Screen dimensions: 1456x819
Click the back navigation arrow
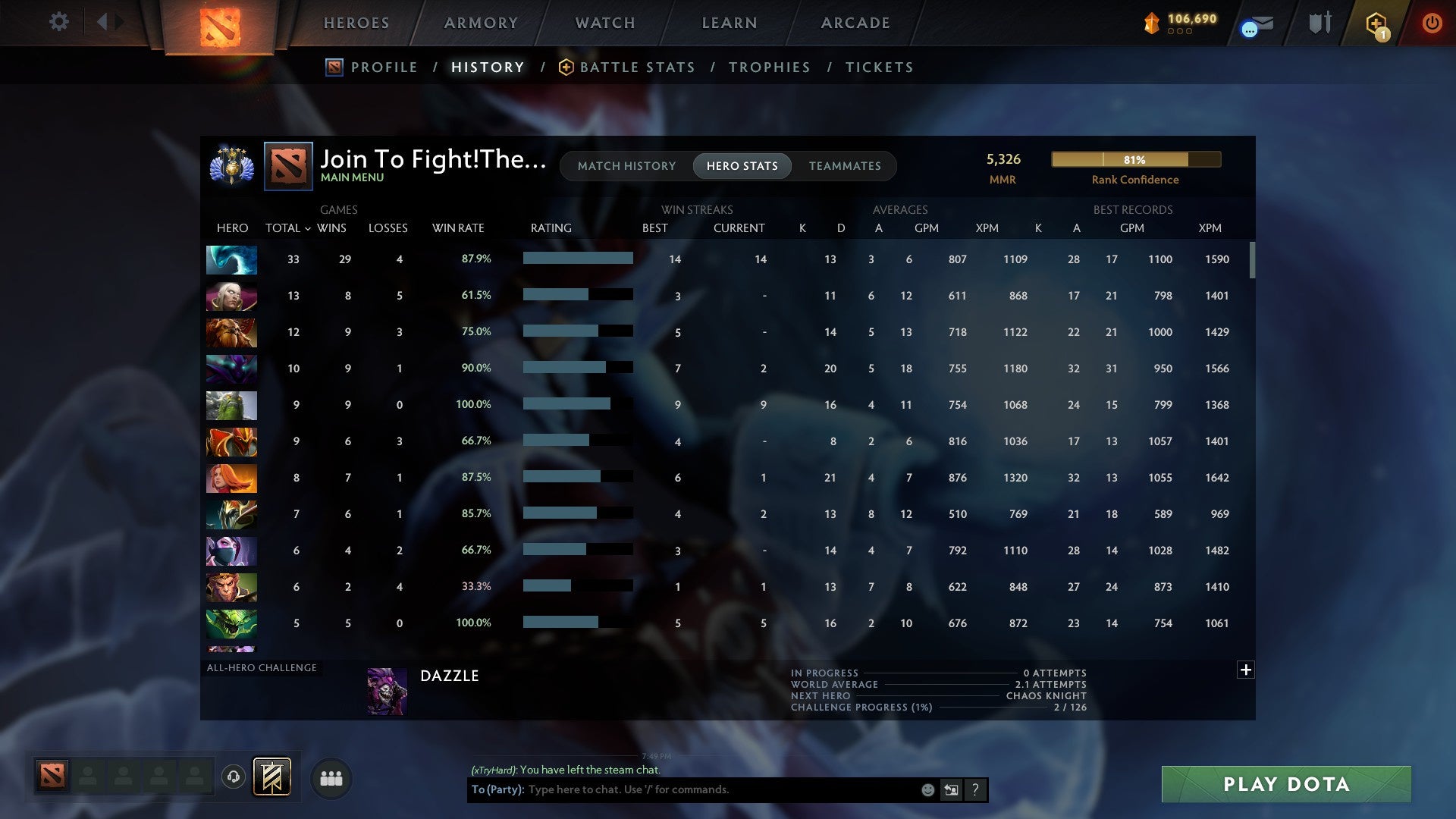coord(104,22)
